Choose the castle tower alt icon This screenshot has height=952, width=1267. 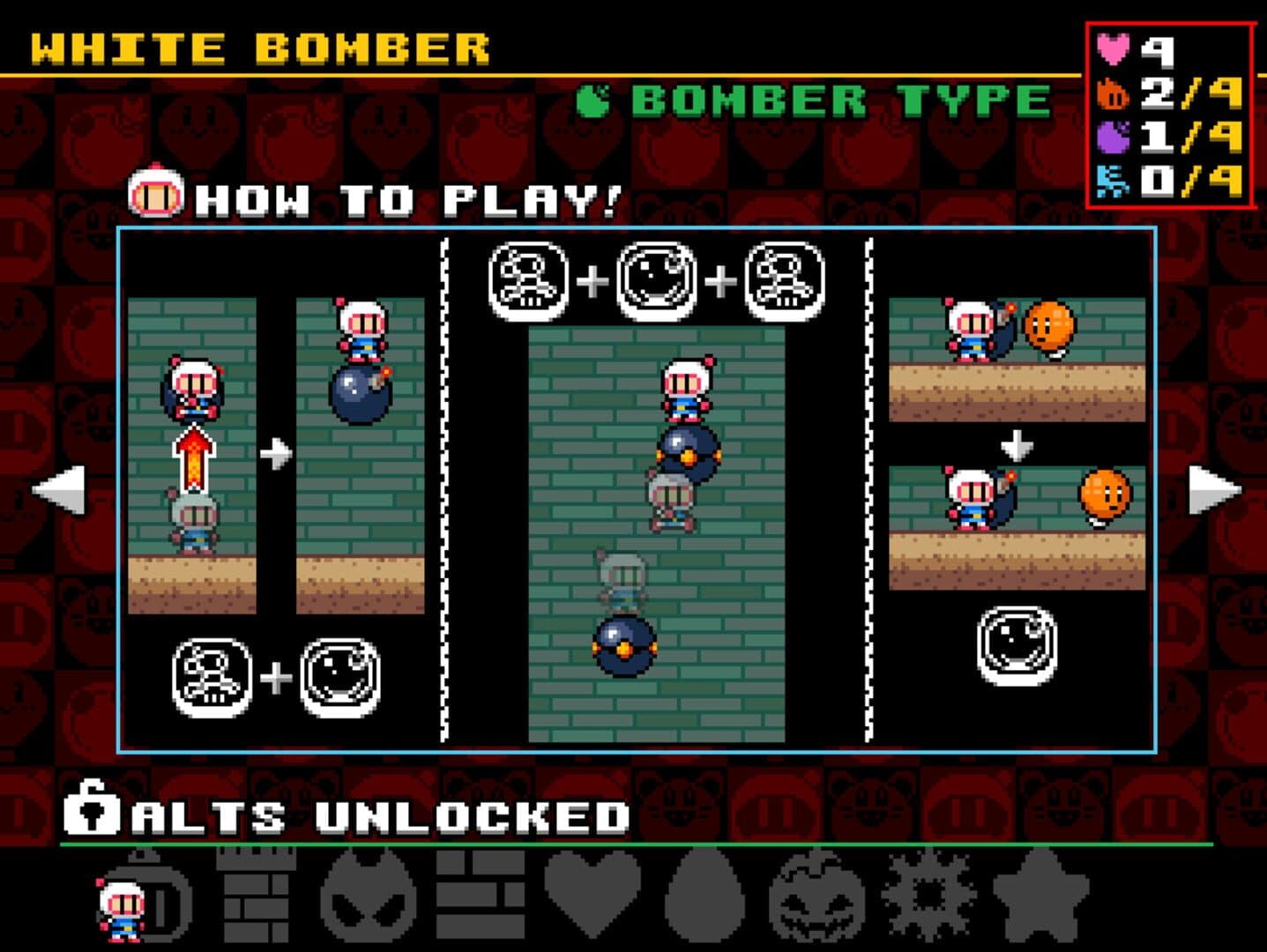pos(256,895)
